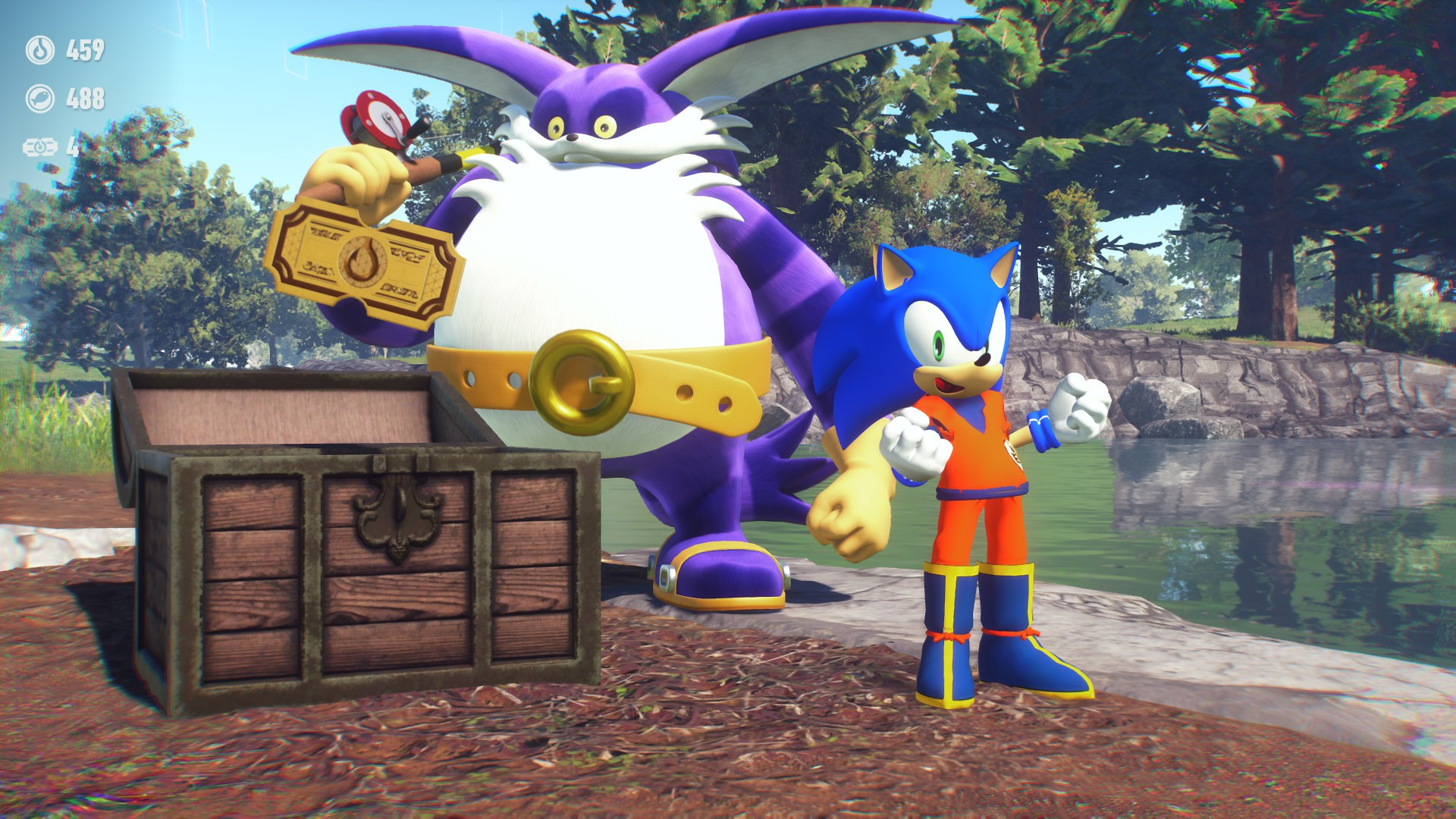Select the 488 fish coin counter
1456x819 pixels.
point(85,97)
